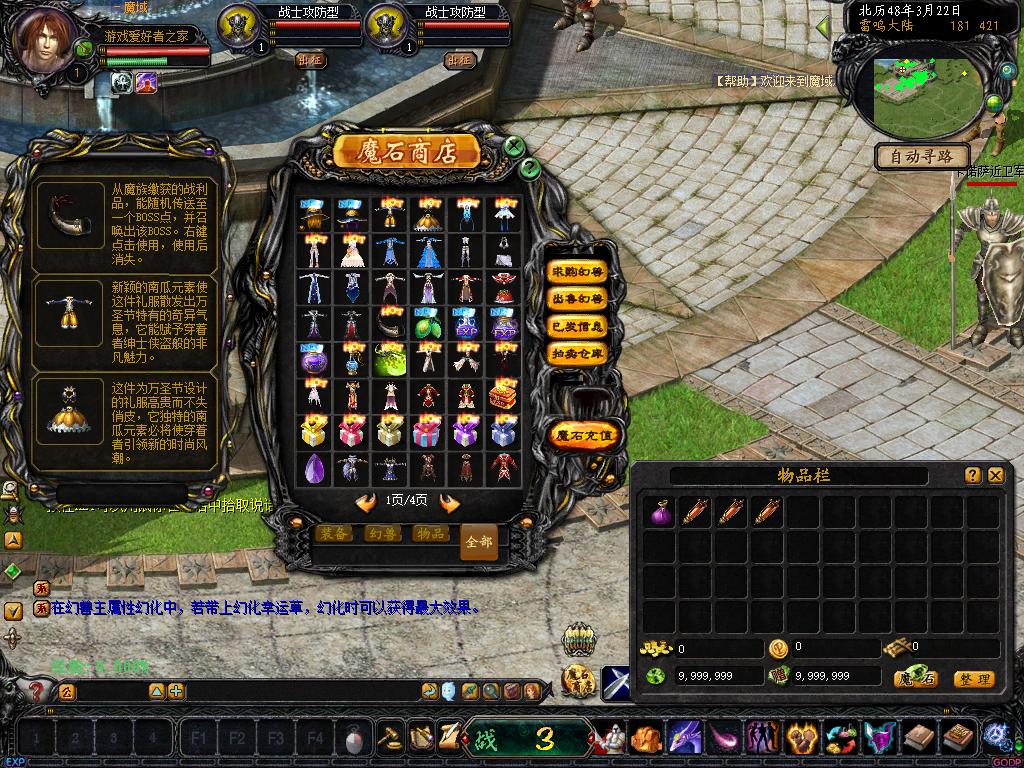This screenshot has width=1024, height=768.
Task: Click the left 出征 deploy button
Action: point(311,59)
